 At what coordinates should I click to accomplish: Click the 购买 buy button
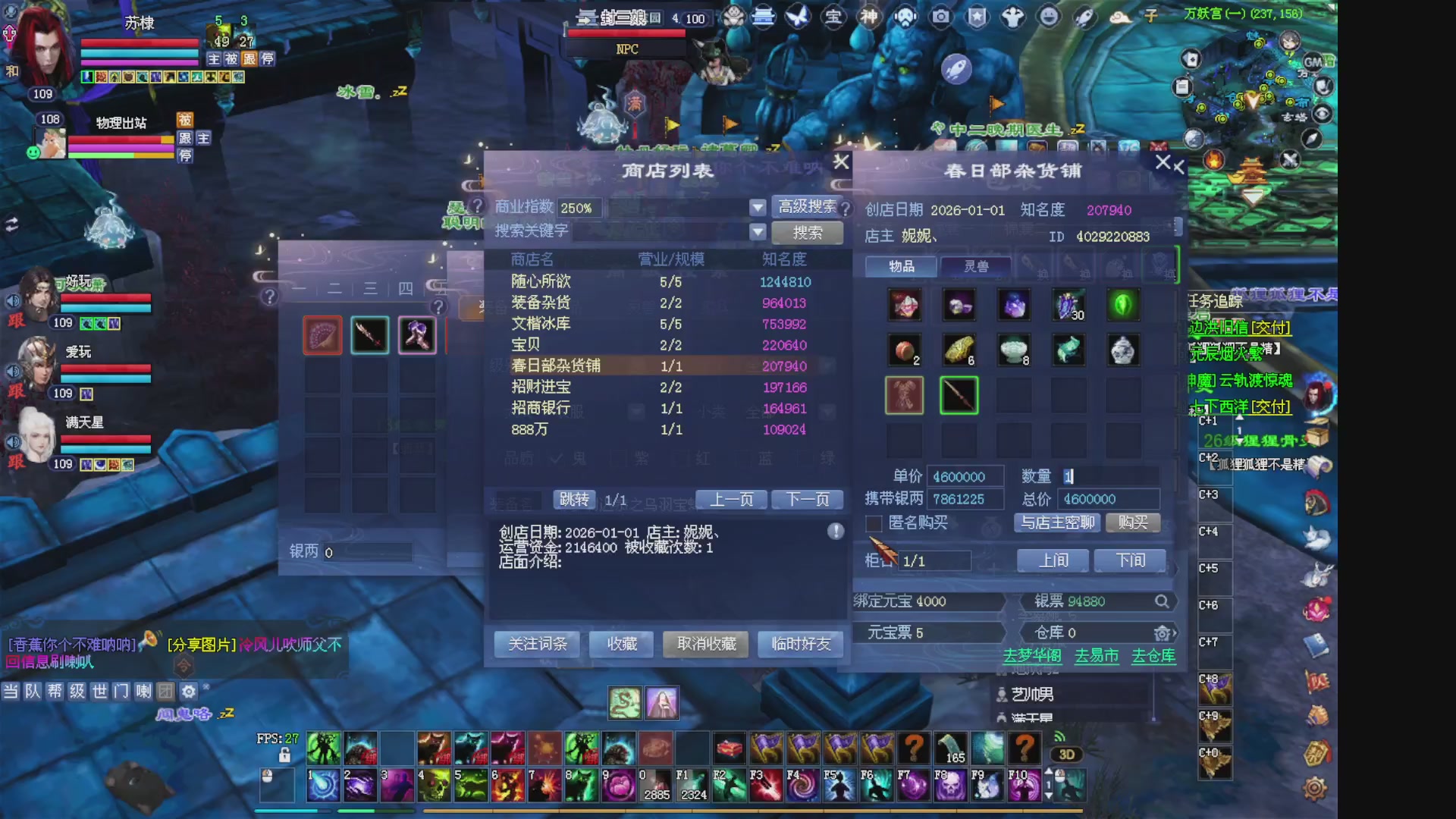click(x=1132, y=522)
